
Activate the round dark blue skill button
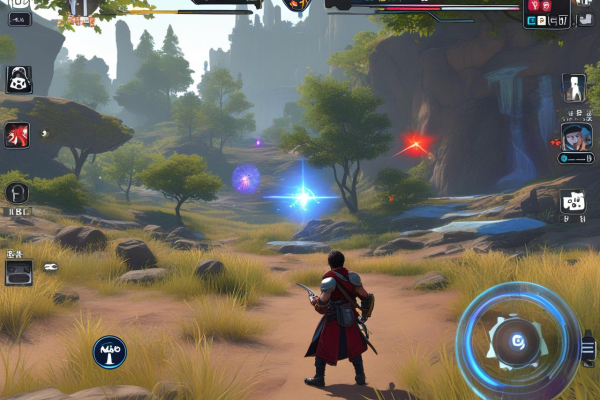[109, 351]
